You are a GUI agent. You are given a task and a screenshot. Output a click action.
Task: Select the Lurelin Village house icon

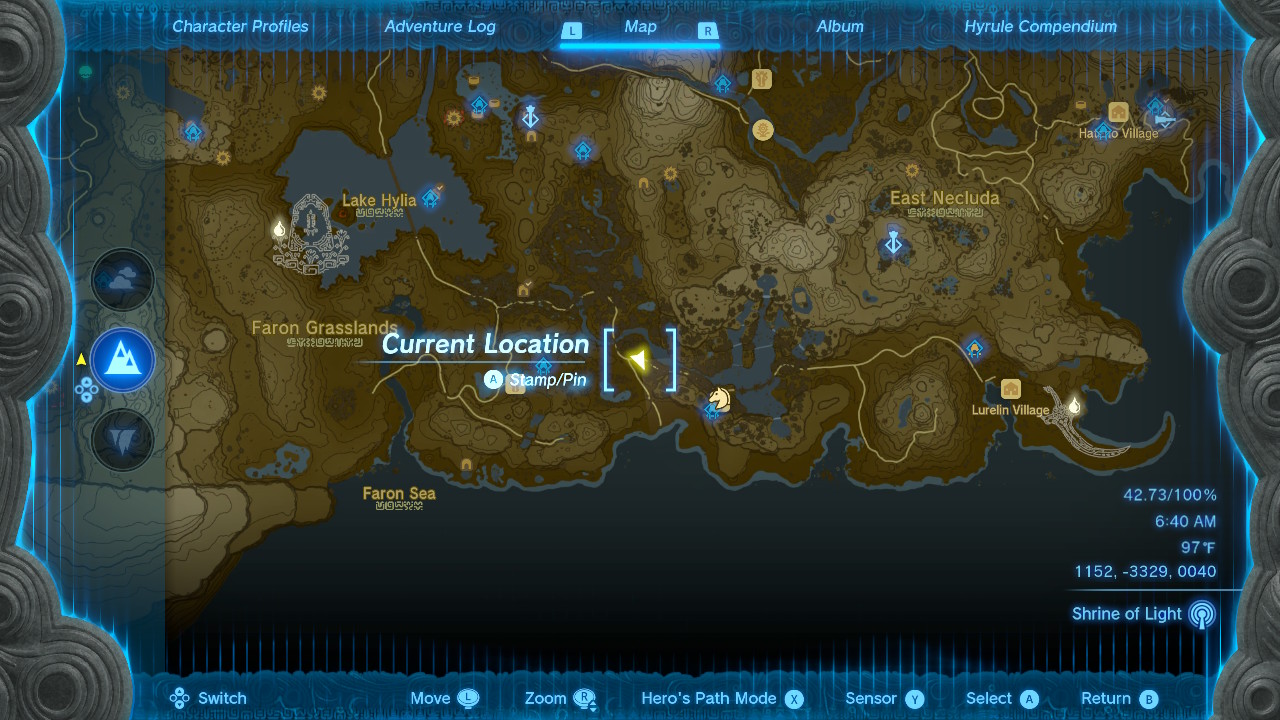click(x=1010, y=389)
